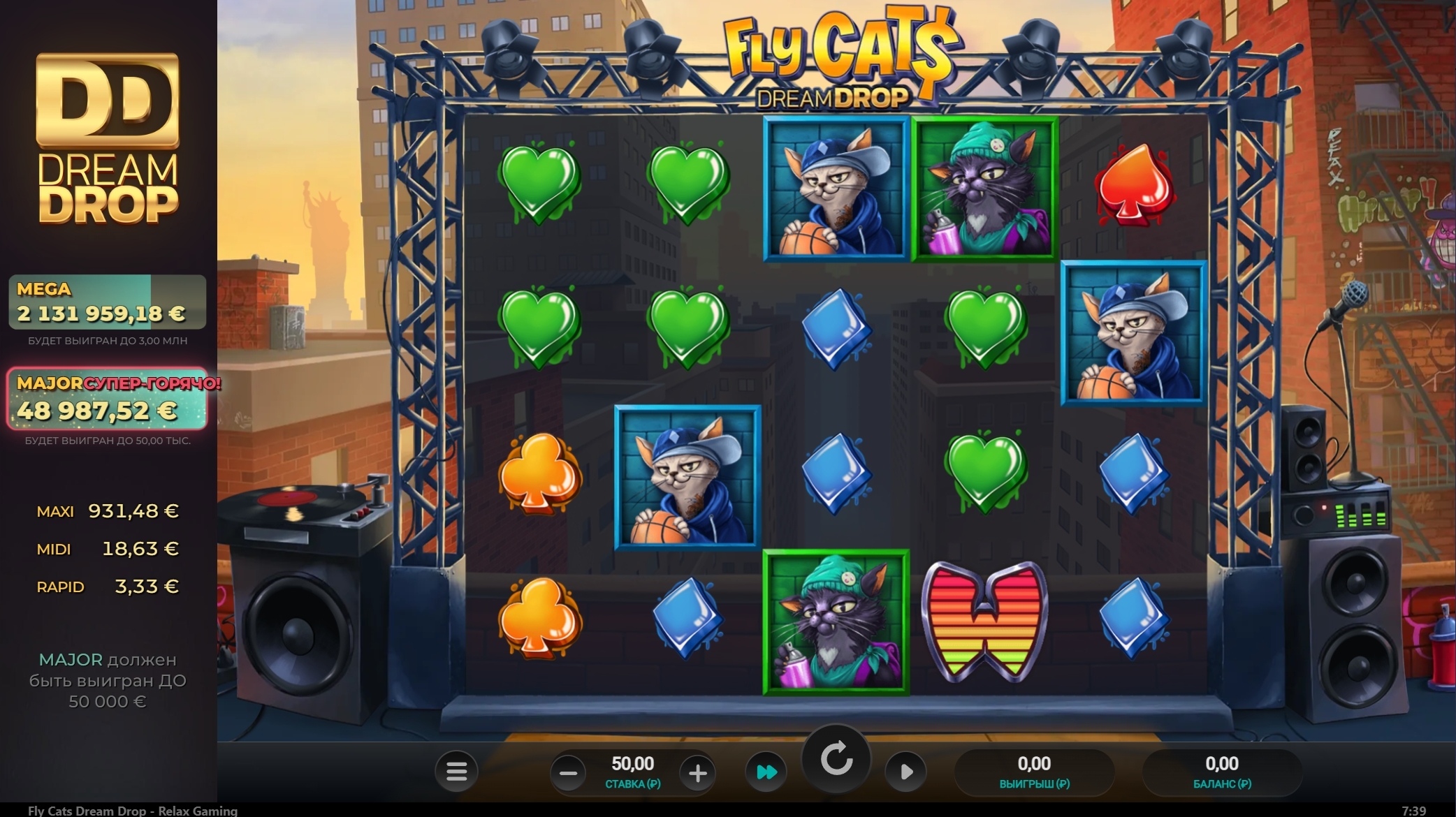Open autoplay with the play triangle button
1456x817 pixels.
905,772
